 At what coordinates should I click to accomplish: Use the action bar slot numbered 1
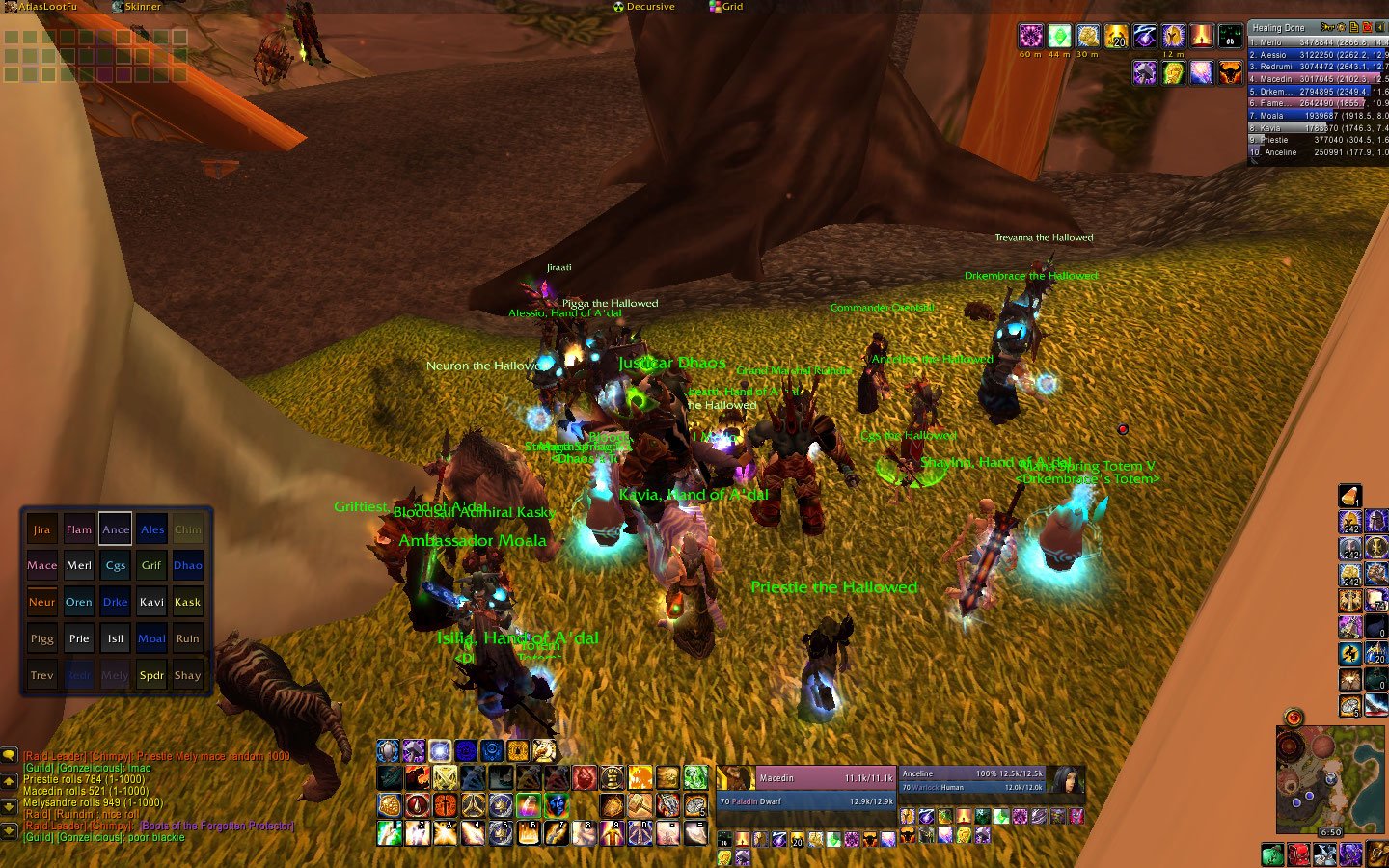click(x=390, y=832)
